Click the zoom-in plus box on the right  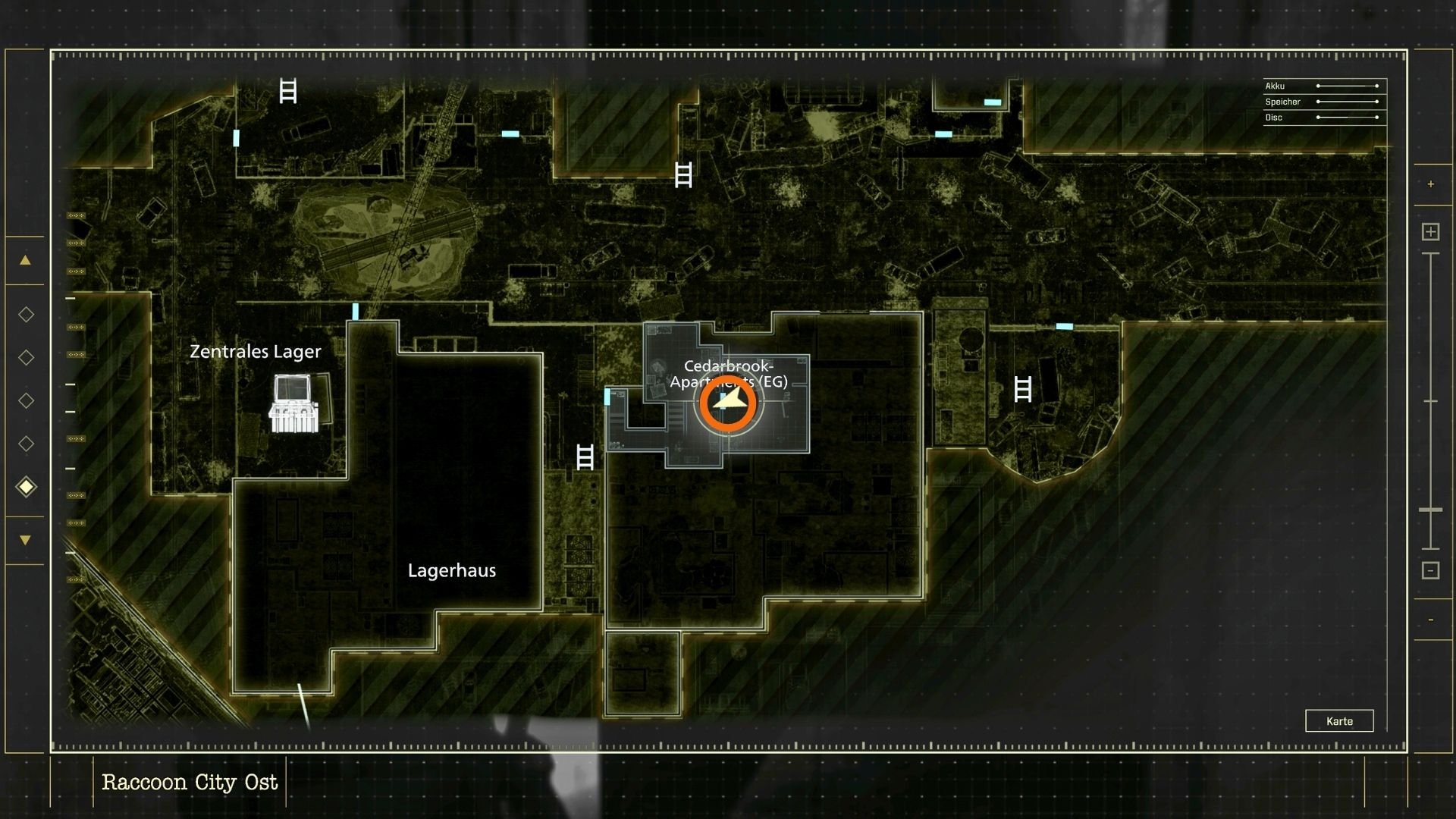(x=1430, y=231)
